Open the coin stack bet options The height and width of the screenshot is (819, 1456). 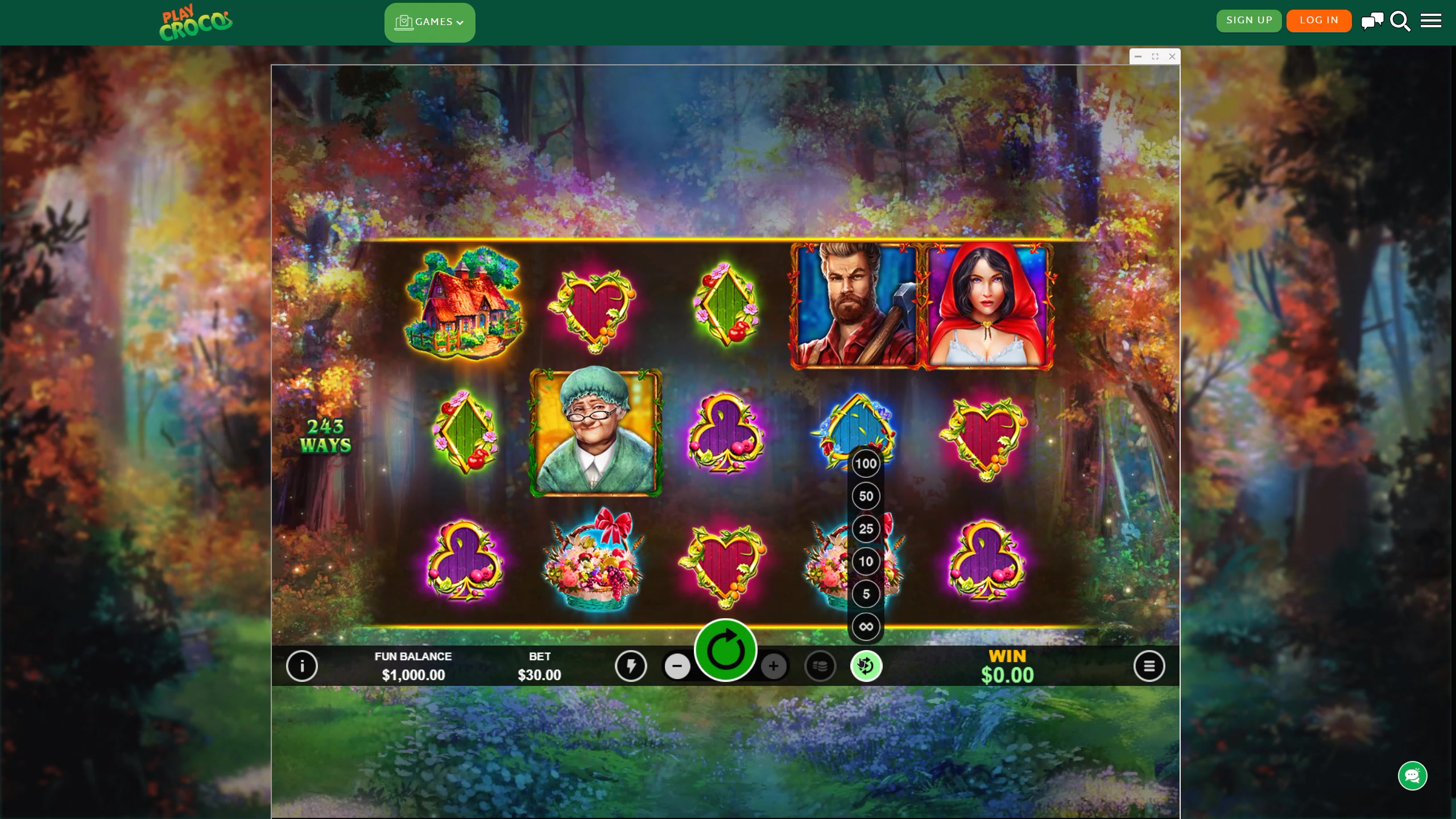(820, 666)
